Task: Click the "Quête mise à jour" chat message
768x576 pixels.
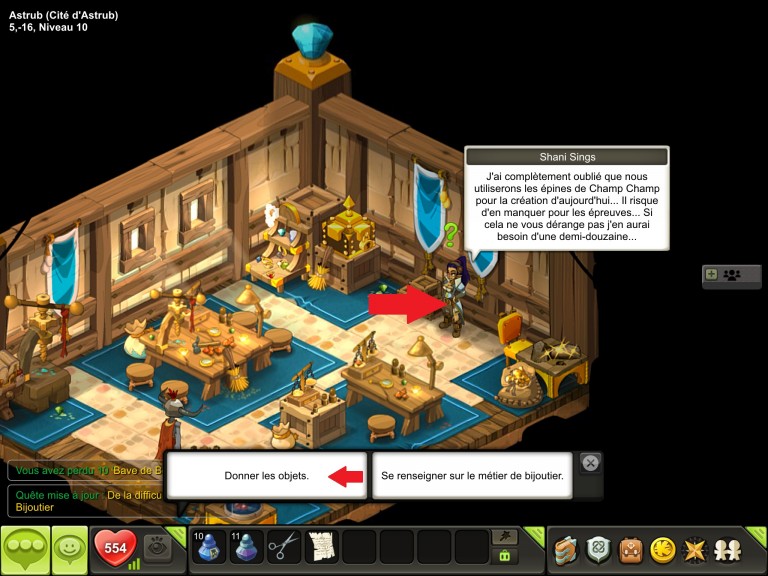Action: (x=85, y=500)
